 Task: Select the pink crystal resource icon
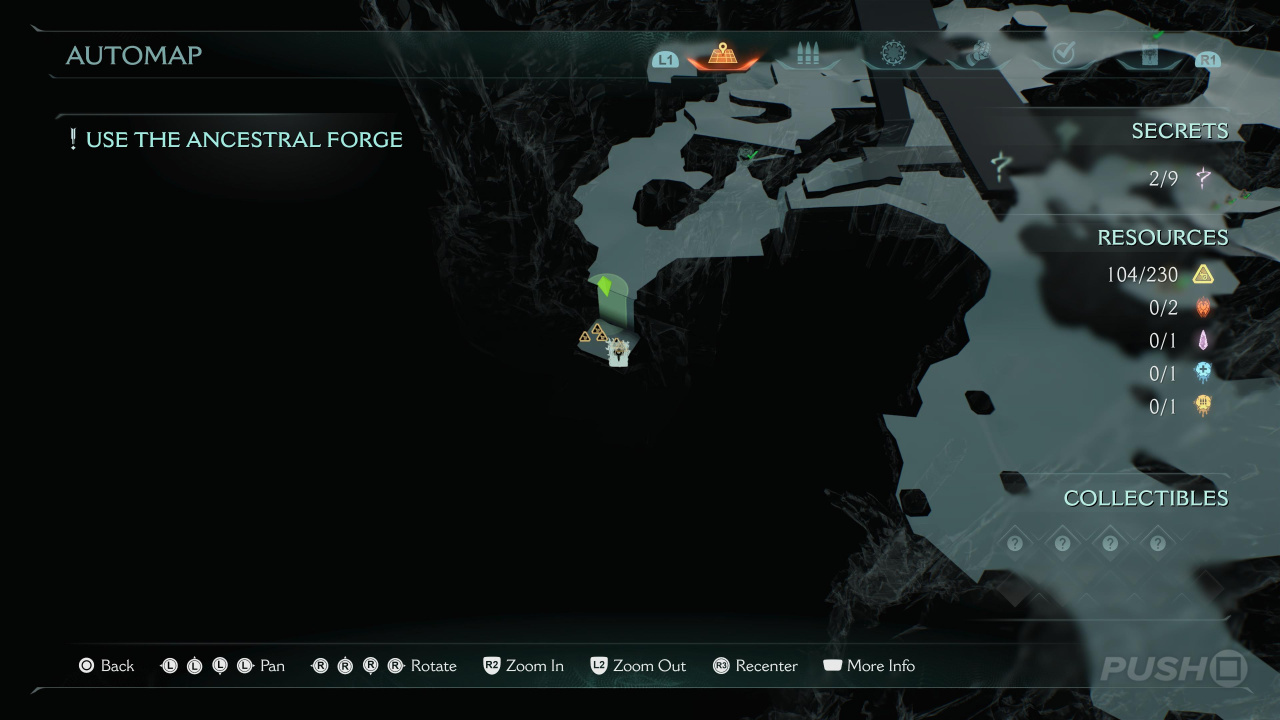1203,340
